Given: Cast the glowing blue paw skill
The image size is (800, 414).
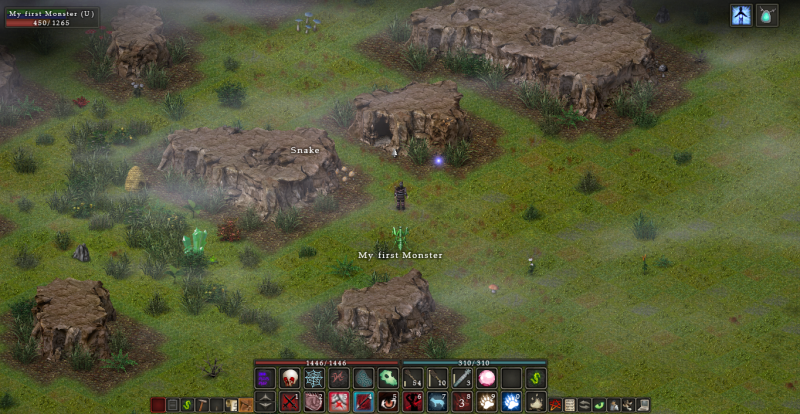Looking at the screenshot, I should pyautogui.click(x=511, y=402).
